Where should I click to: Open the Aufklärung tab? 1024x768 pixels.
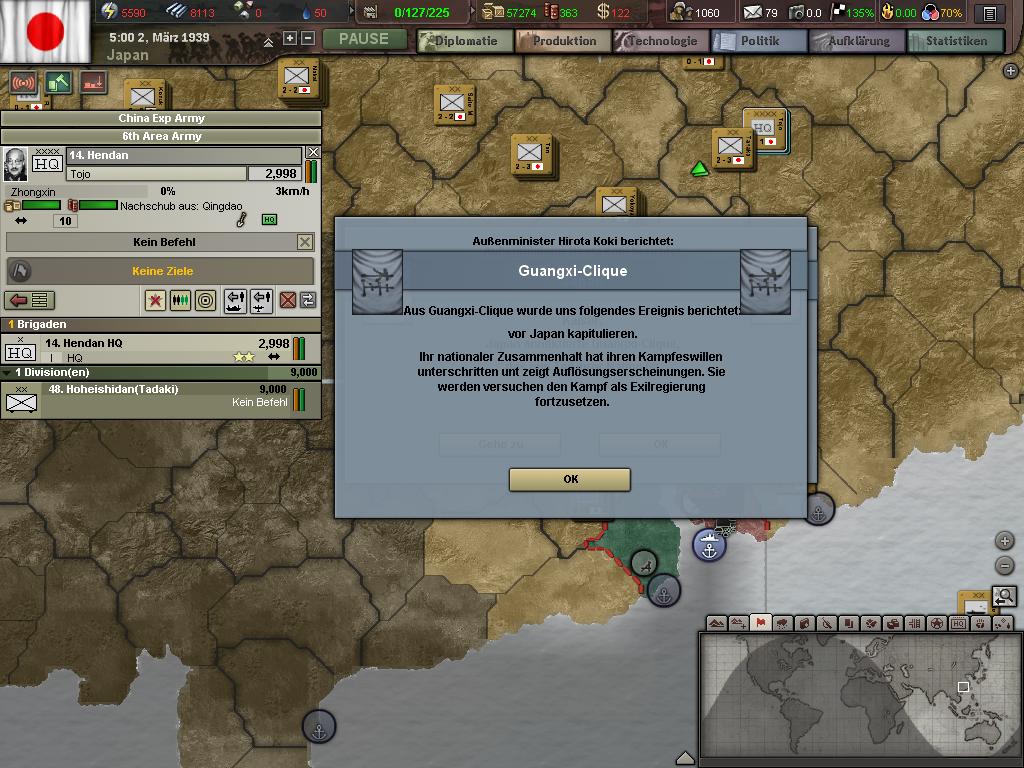pos(858,41)
